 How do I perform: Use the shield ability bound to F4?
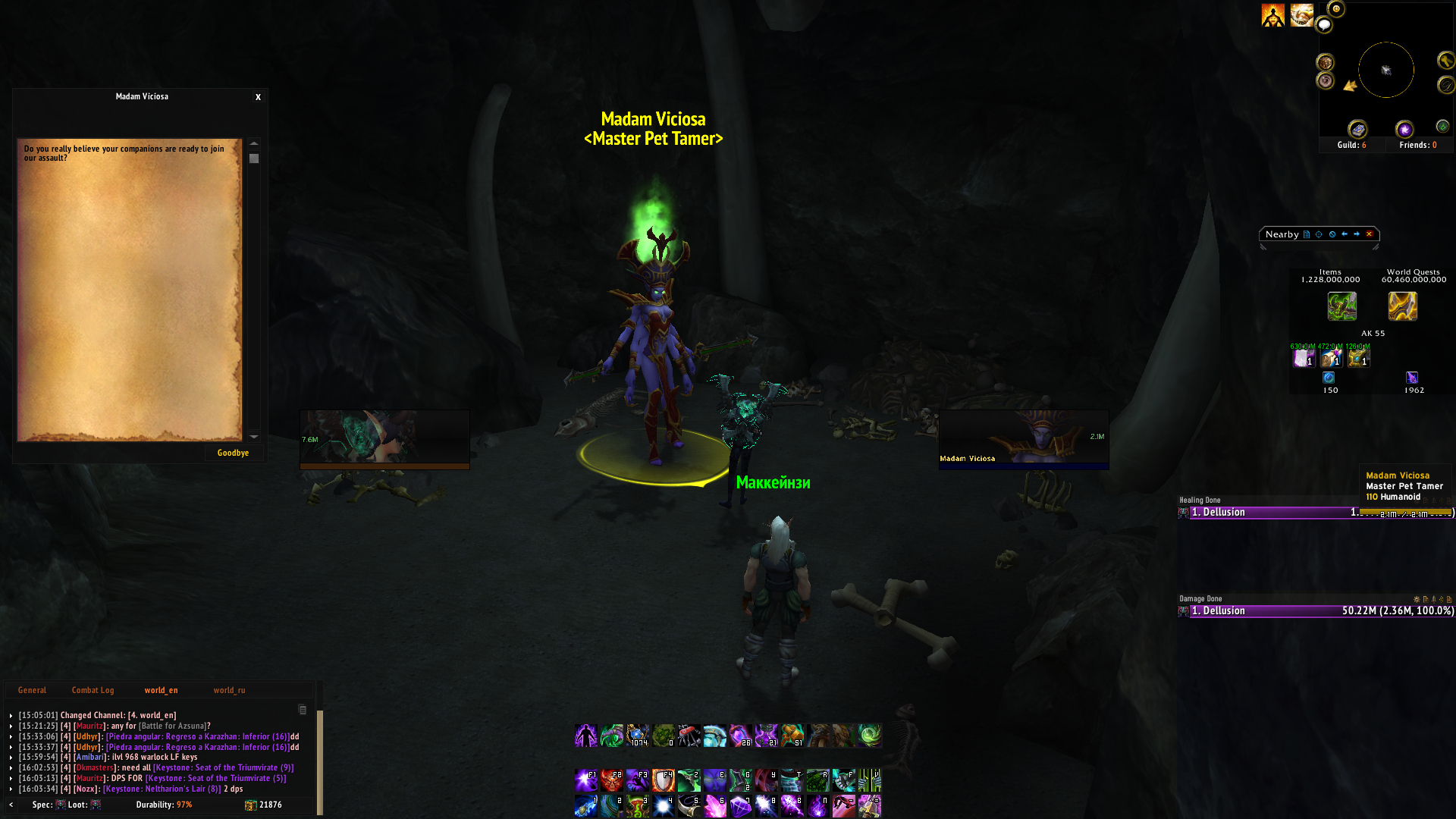[x=664, y=780]
